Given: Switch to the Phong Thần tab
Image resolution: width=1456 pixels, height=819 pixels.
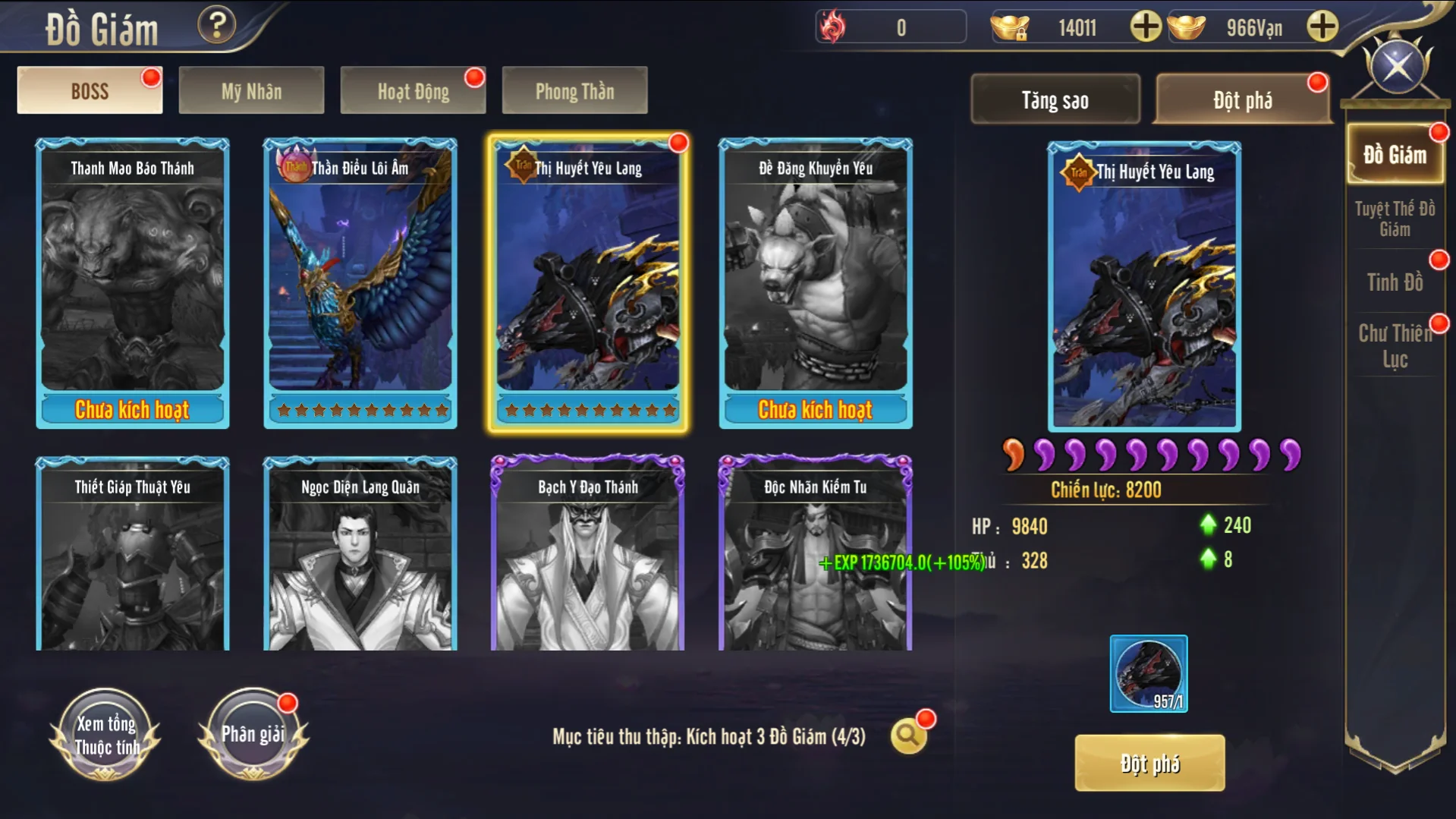Looking at the screenshot, I should pyautogui.click(x=574, y=91).
